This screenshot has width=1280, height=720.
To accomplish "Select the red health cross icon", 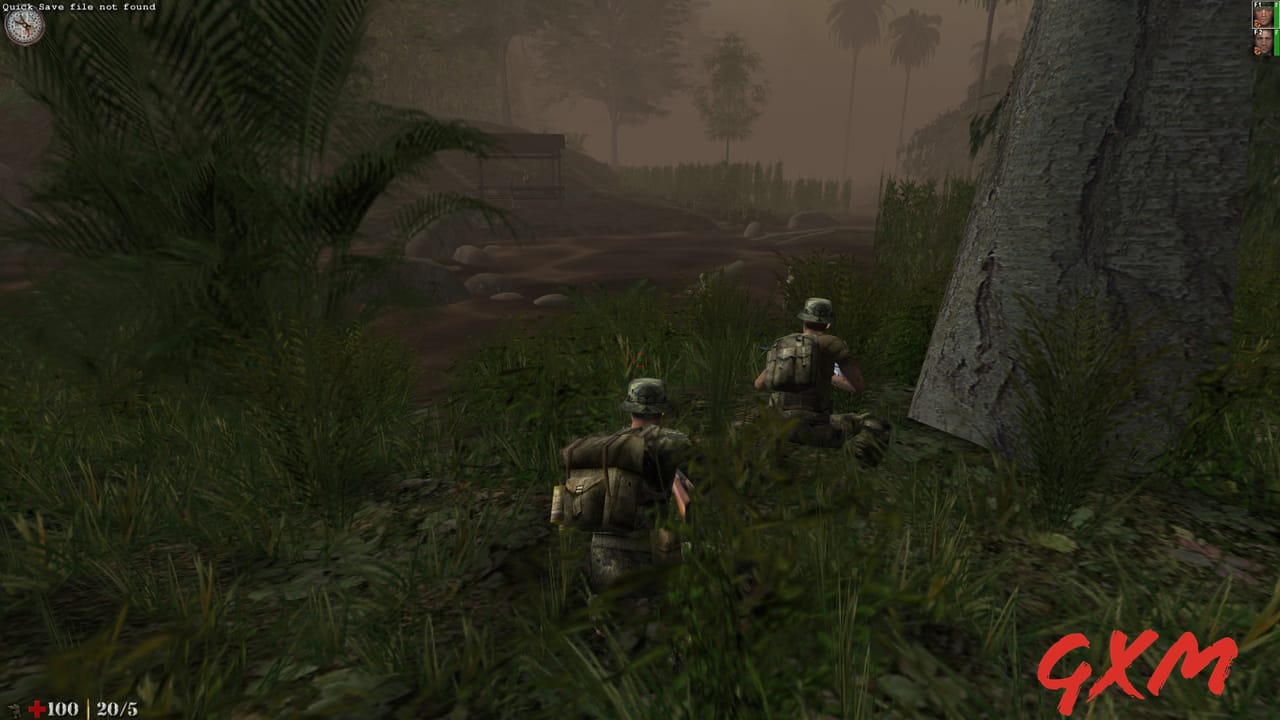I will [37, 708].
